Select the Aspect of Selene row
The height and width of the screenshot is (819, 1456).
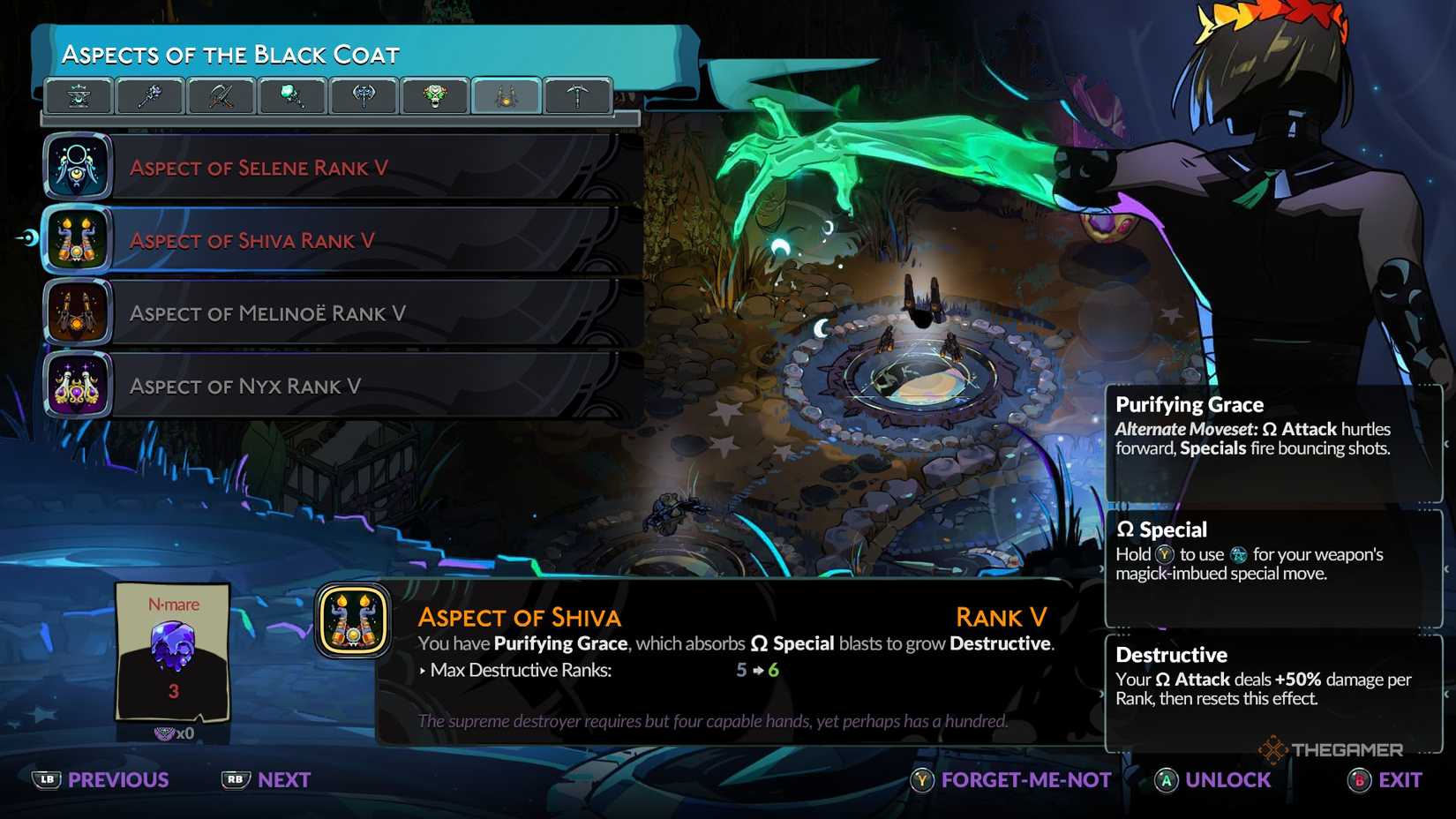[x=344, y=168]
